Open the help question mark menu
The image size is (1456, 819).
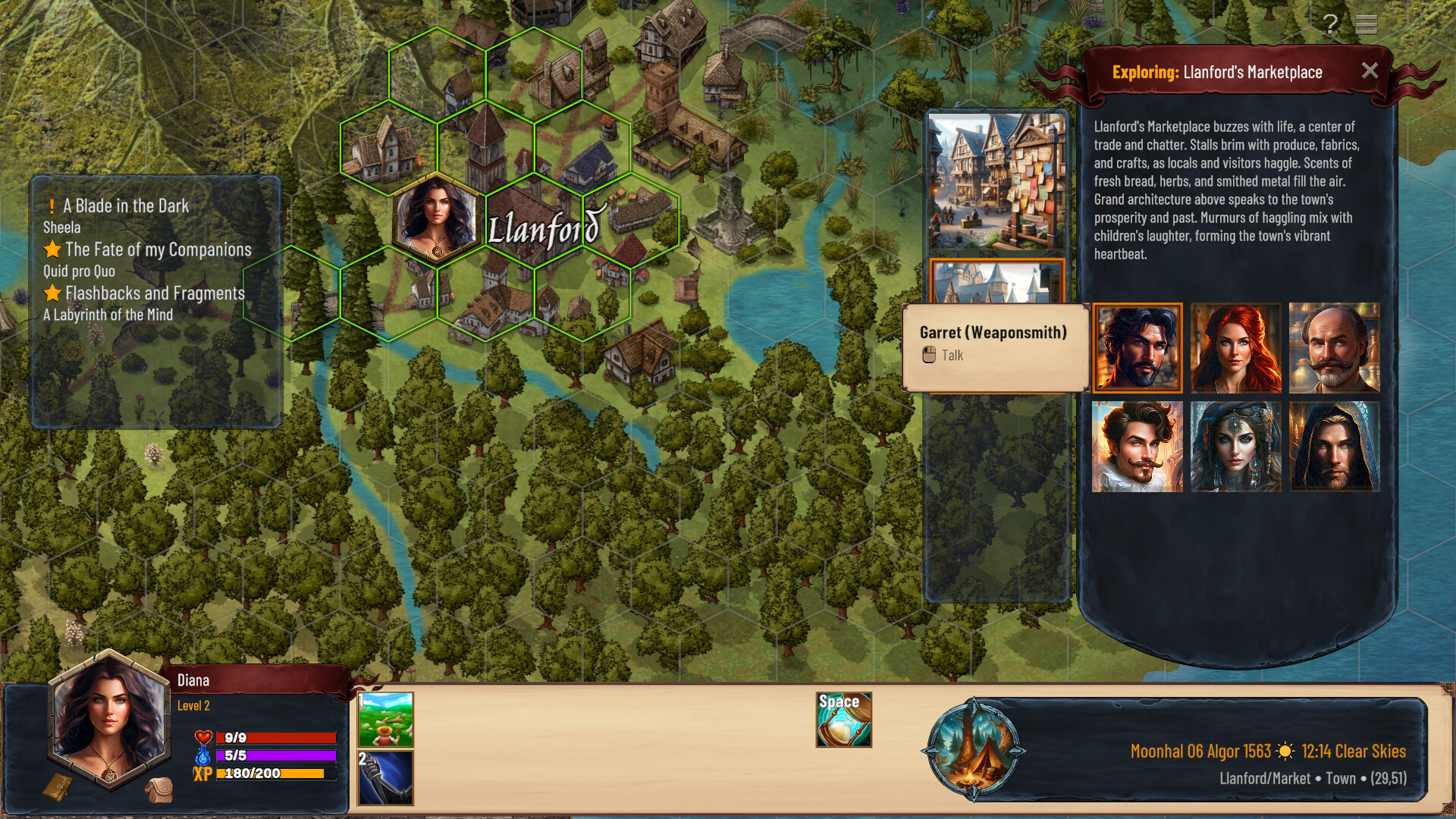(1330, 25)
